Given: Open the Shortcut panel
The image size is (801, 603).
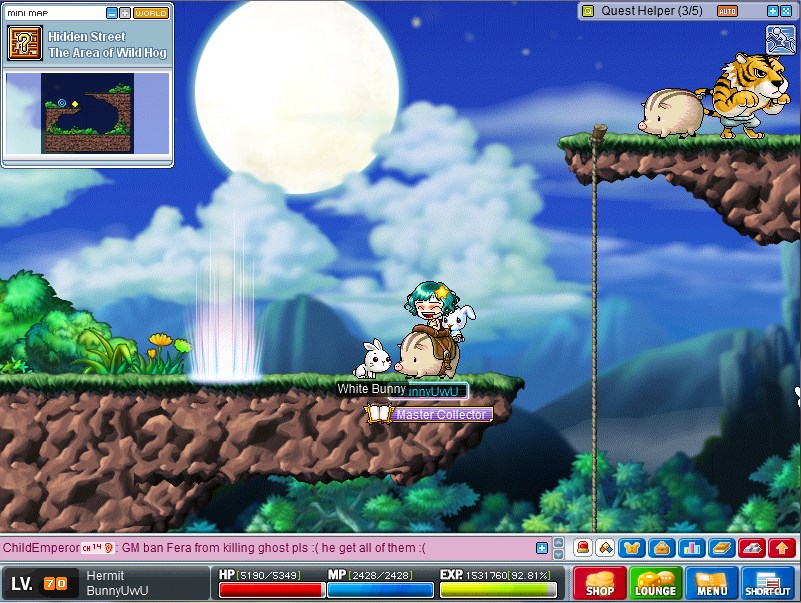Looking at the screenshot, I should [x=768, y=583].
